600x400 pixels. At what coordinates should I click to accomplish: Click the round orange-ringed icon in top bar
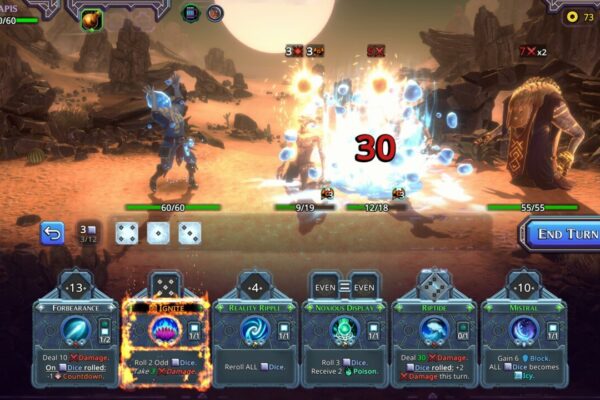pyautogui.click(x=215, y=13)
